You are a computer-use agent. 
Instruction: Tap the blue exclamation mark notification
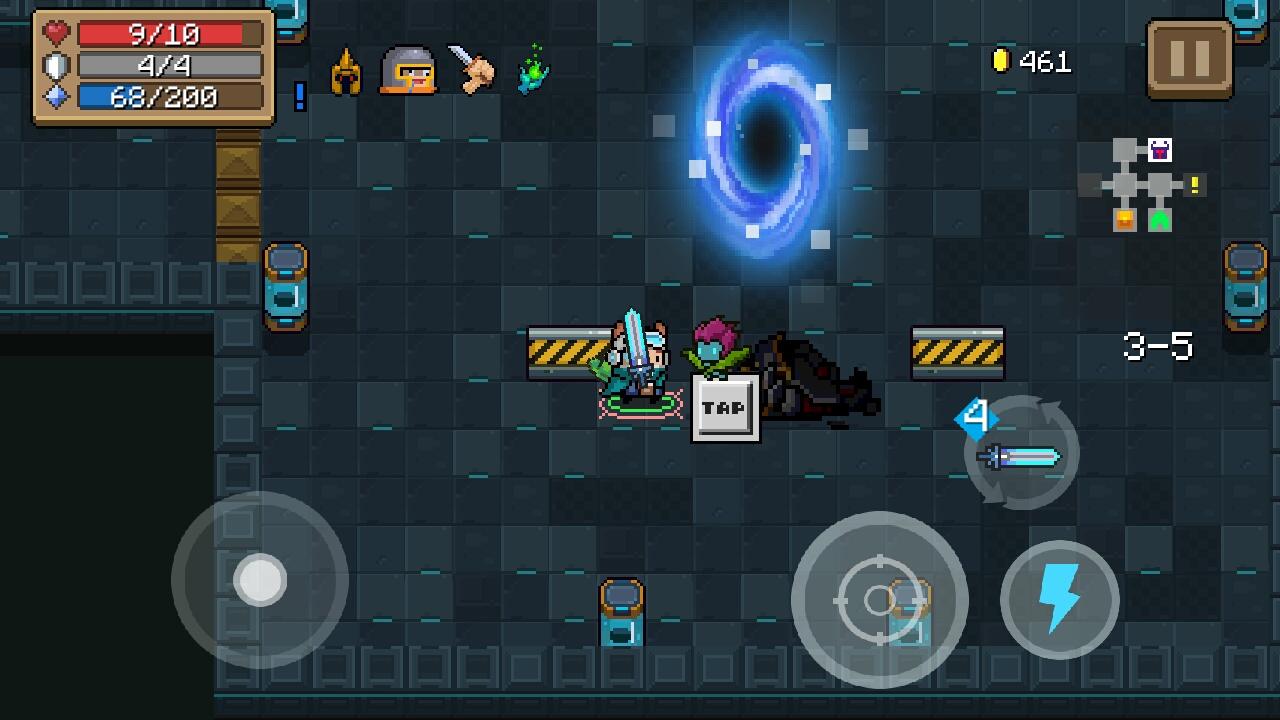tap(298, 98)
